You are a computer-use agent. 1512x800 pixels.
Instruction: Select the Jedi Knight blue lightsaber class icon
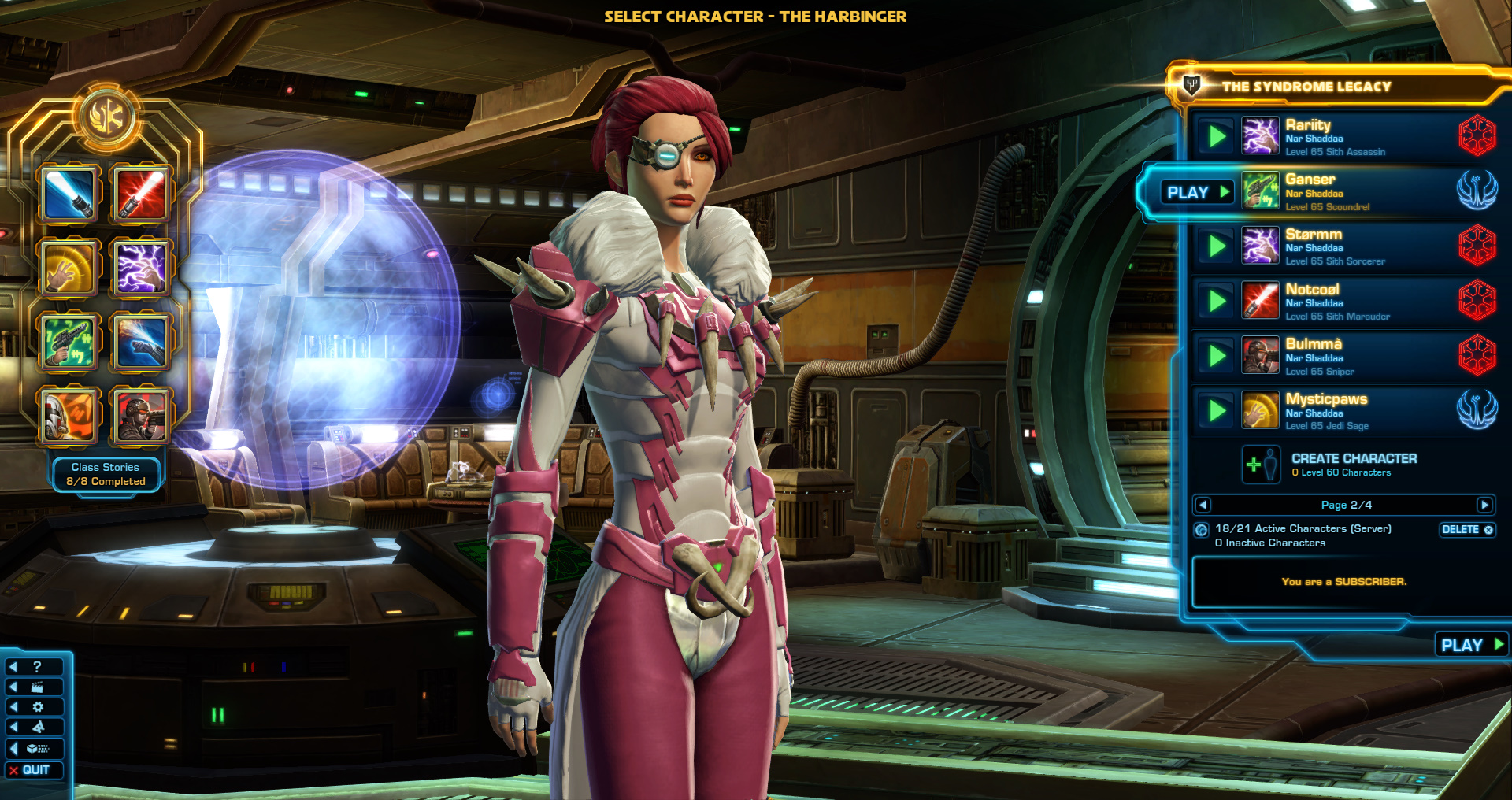pyautogui.click(x=69, y=193)
